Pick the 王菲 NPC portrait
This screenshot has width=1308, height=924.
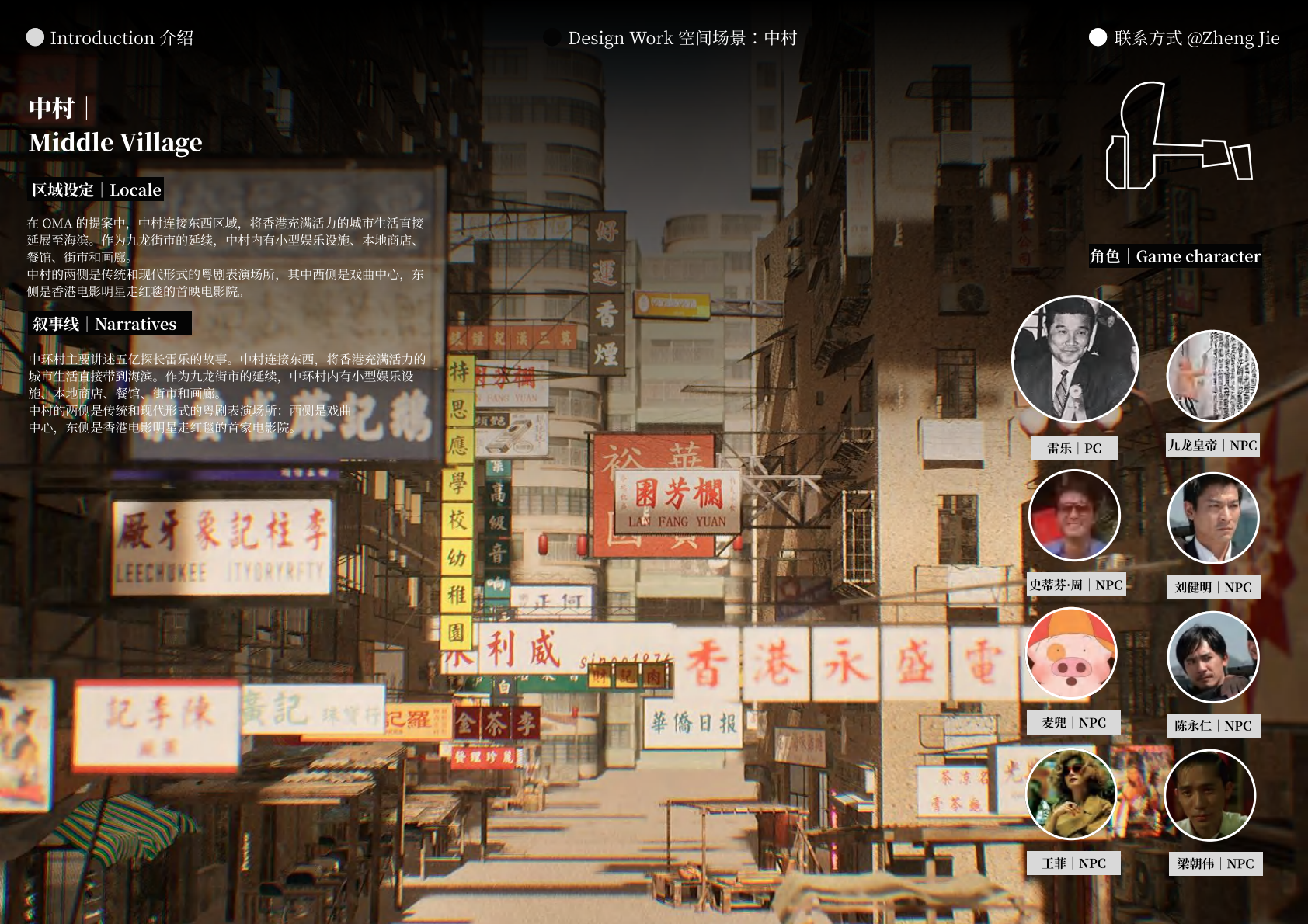pos(1072,794)
